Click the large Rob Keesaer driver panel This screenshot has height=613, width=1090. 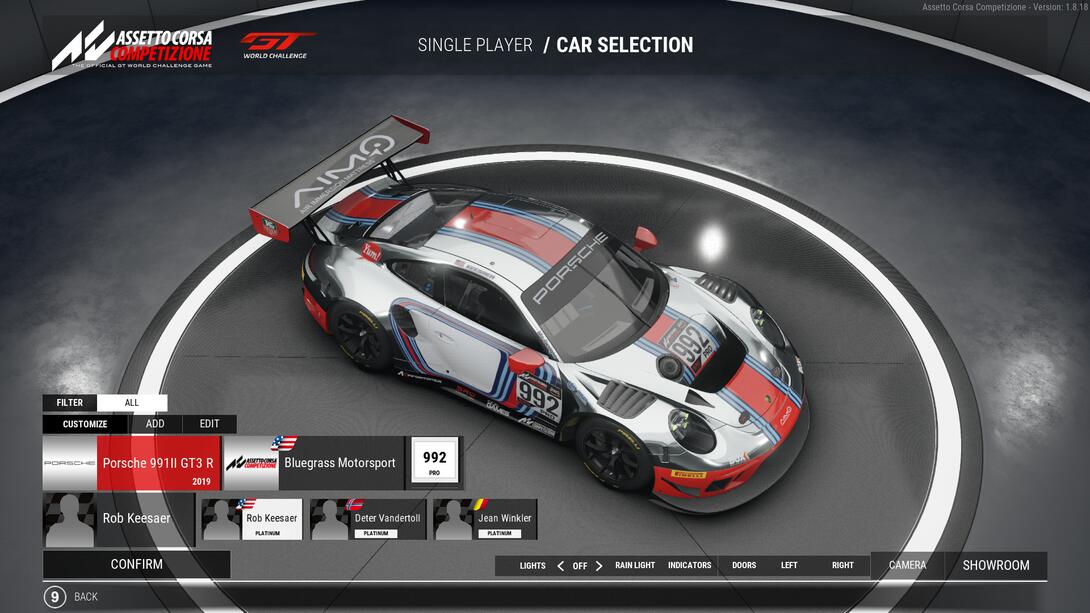(x=118, y=519)
